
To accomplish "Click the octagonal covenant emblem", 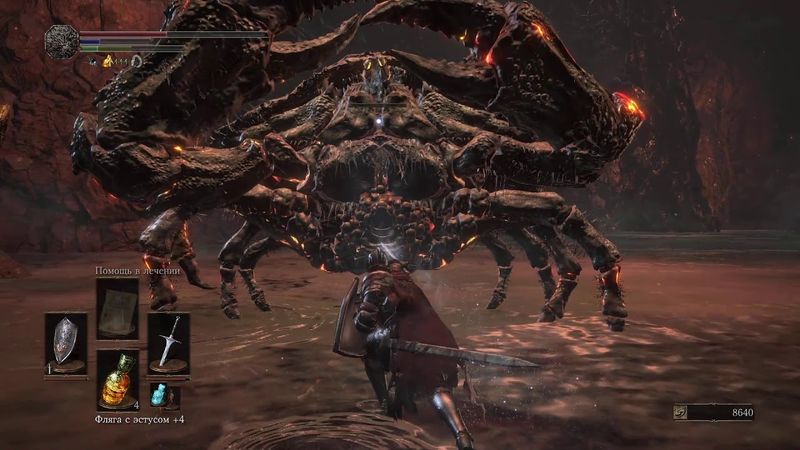I will pos(62,41).
